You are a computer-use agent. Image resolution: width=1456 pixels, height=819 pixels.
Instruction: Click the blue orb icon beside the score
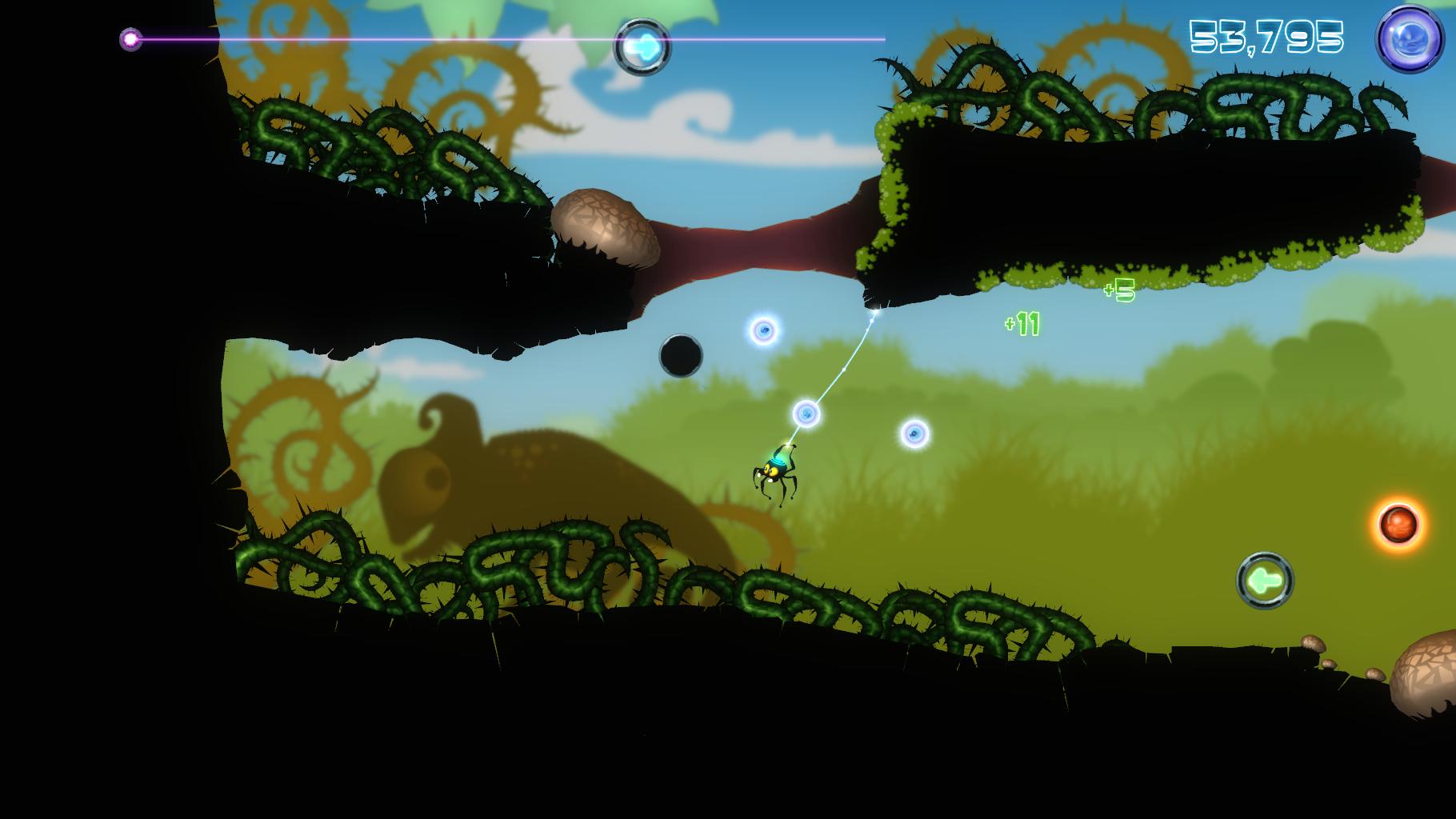click(1409, 39)
